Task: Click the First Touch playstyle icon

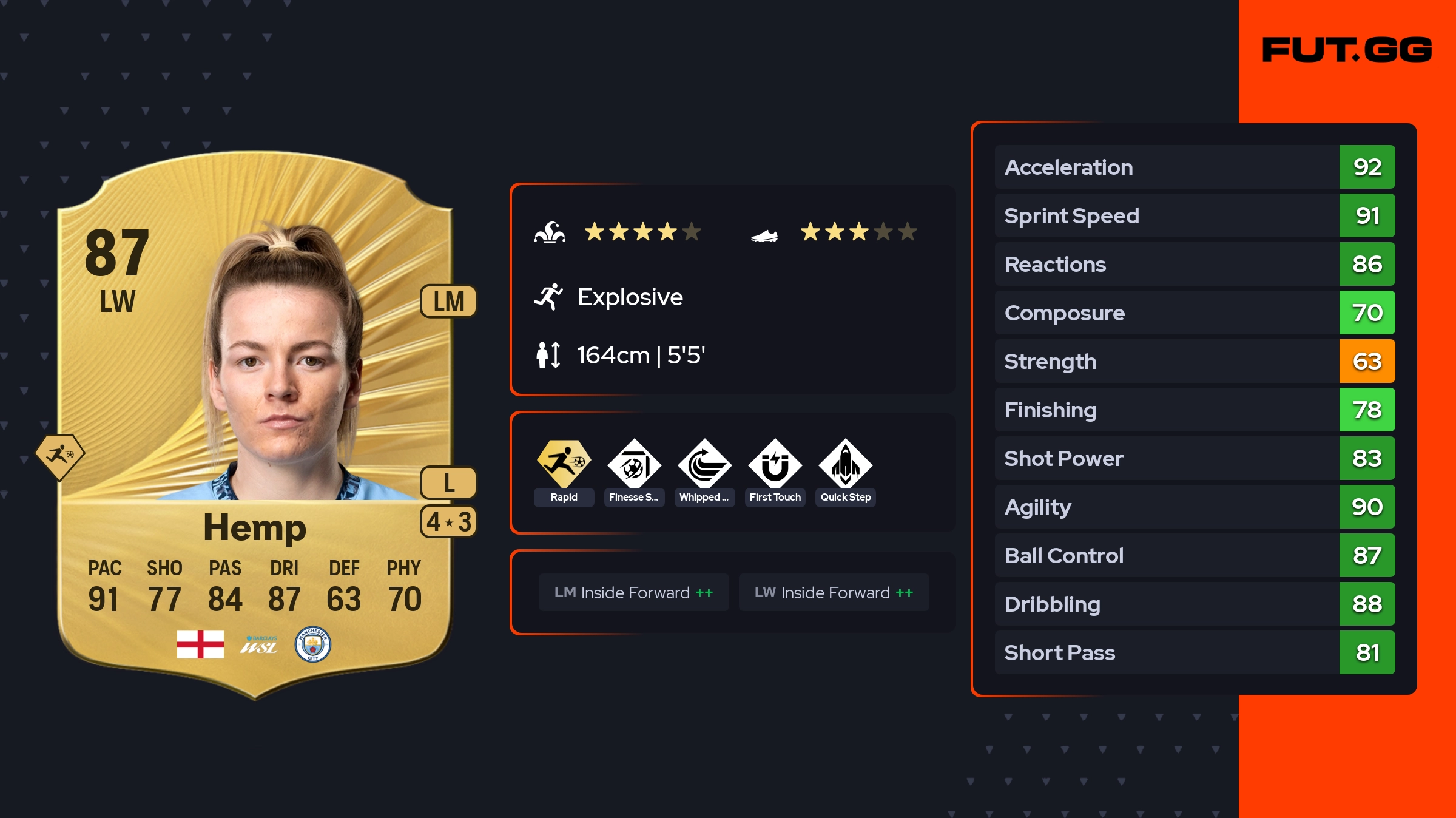Action: (775, 465)
